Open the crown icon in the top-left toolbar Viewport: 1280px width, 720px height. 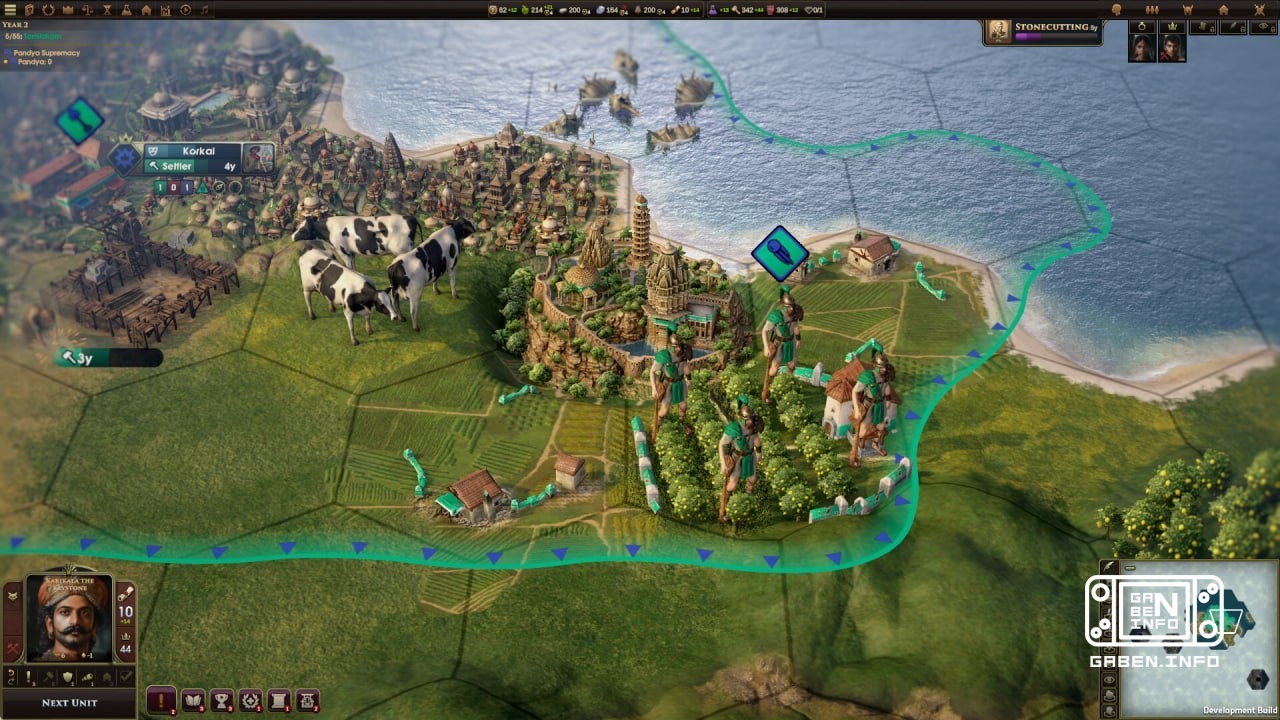[x=68, y=10]
